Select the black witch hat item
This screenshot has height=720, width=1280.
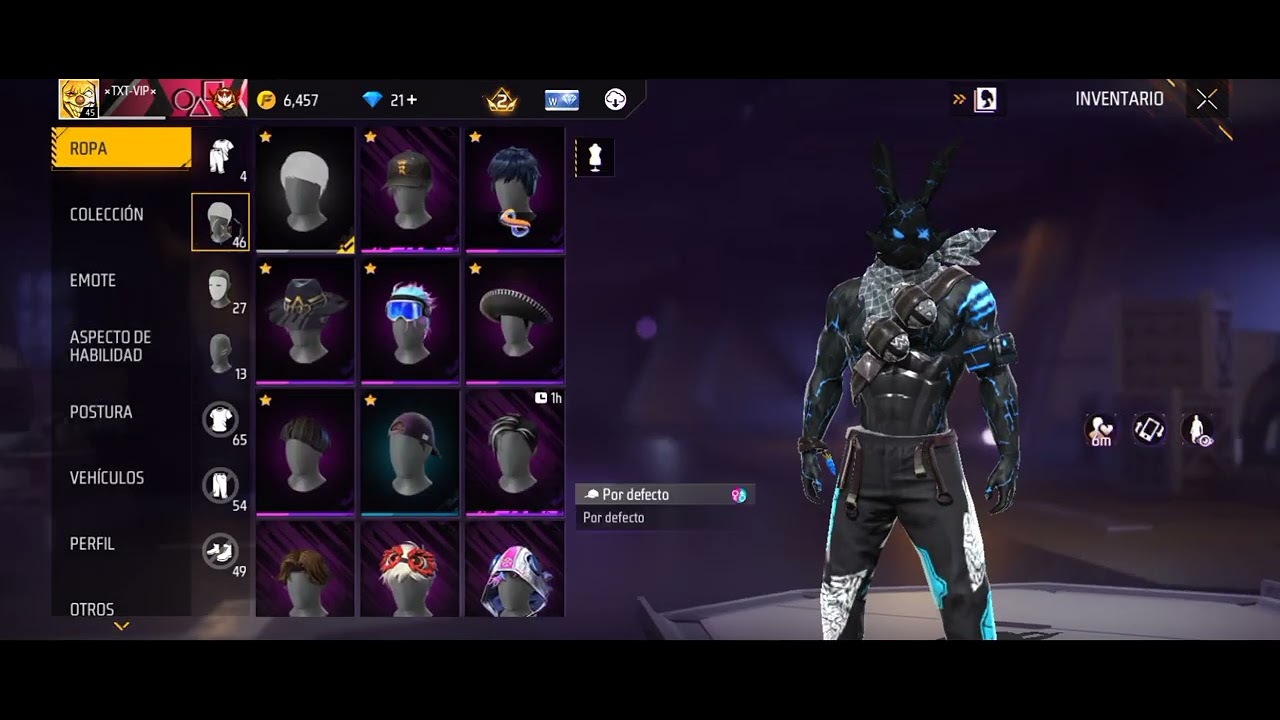(305, 320)
